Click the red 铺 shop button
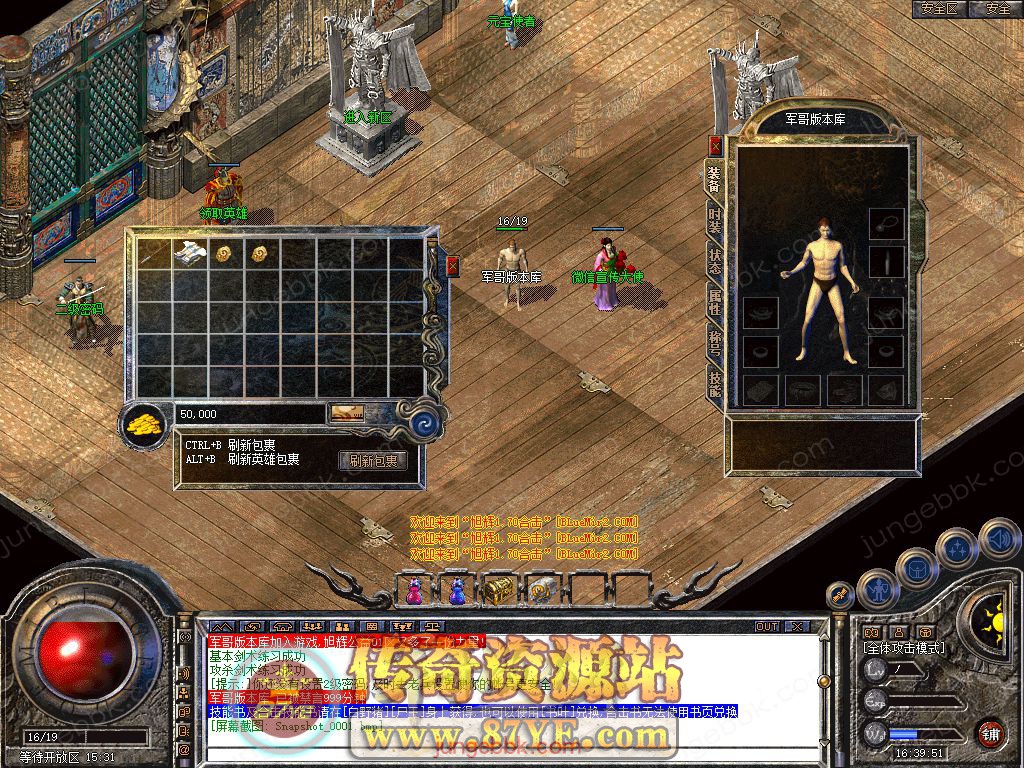1024x768 pixels. [x=990, y=731]
